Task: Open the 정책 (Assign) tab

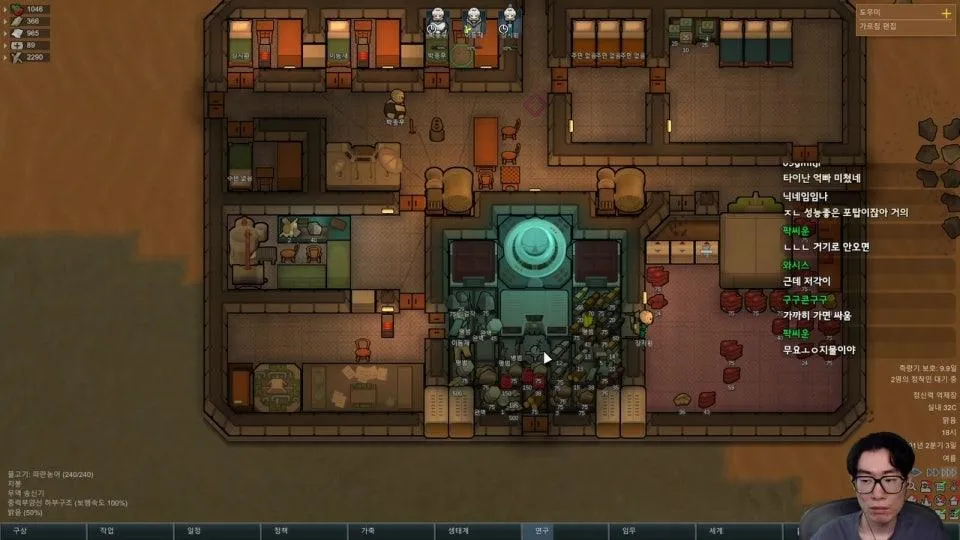Action: click(x=281, y=531)
